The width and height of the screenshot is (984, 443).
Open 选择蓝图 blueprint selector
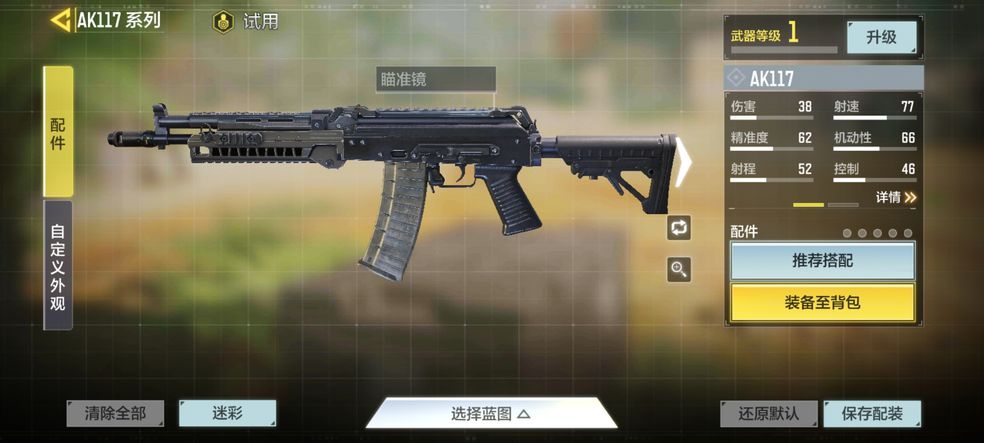490,413
